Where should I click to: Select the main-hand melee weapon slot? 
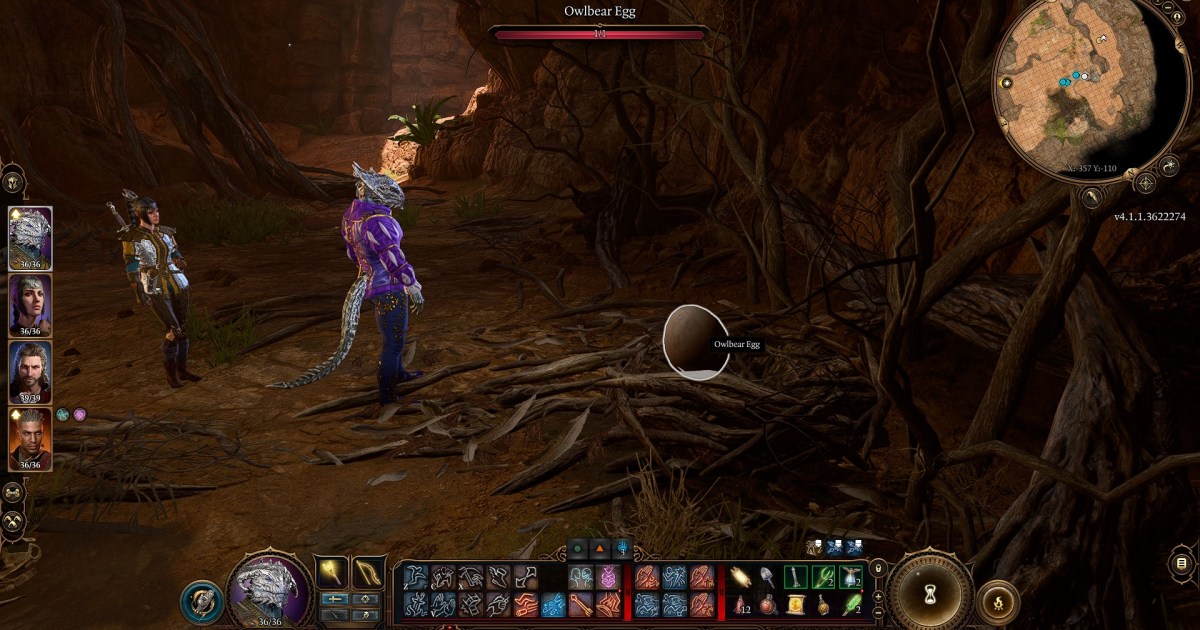[334, 572]
